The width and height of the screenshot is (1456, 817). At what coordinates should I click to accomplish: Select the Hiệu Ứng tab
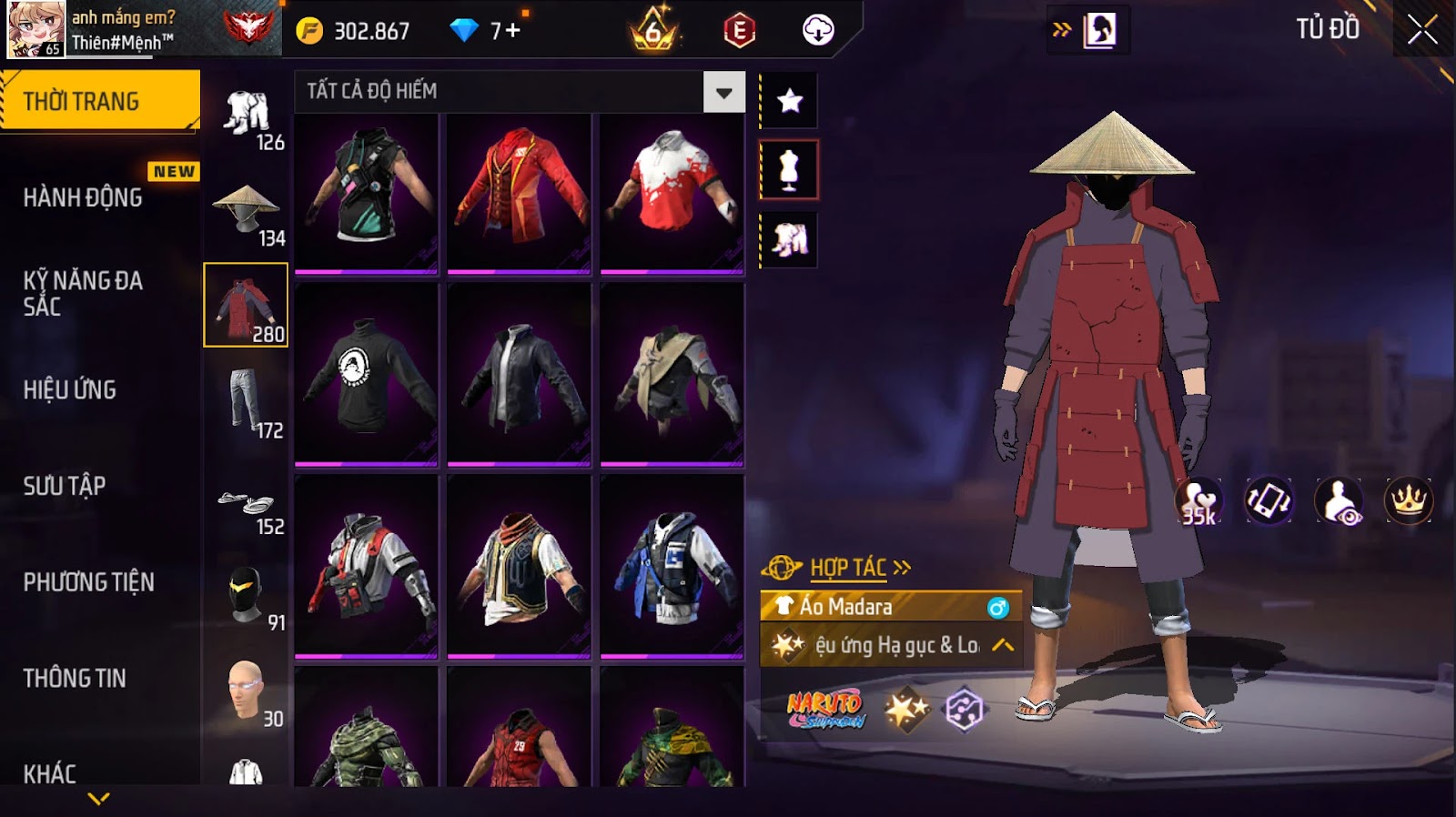(70, 389)
